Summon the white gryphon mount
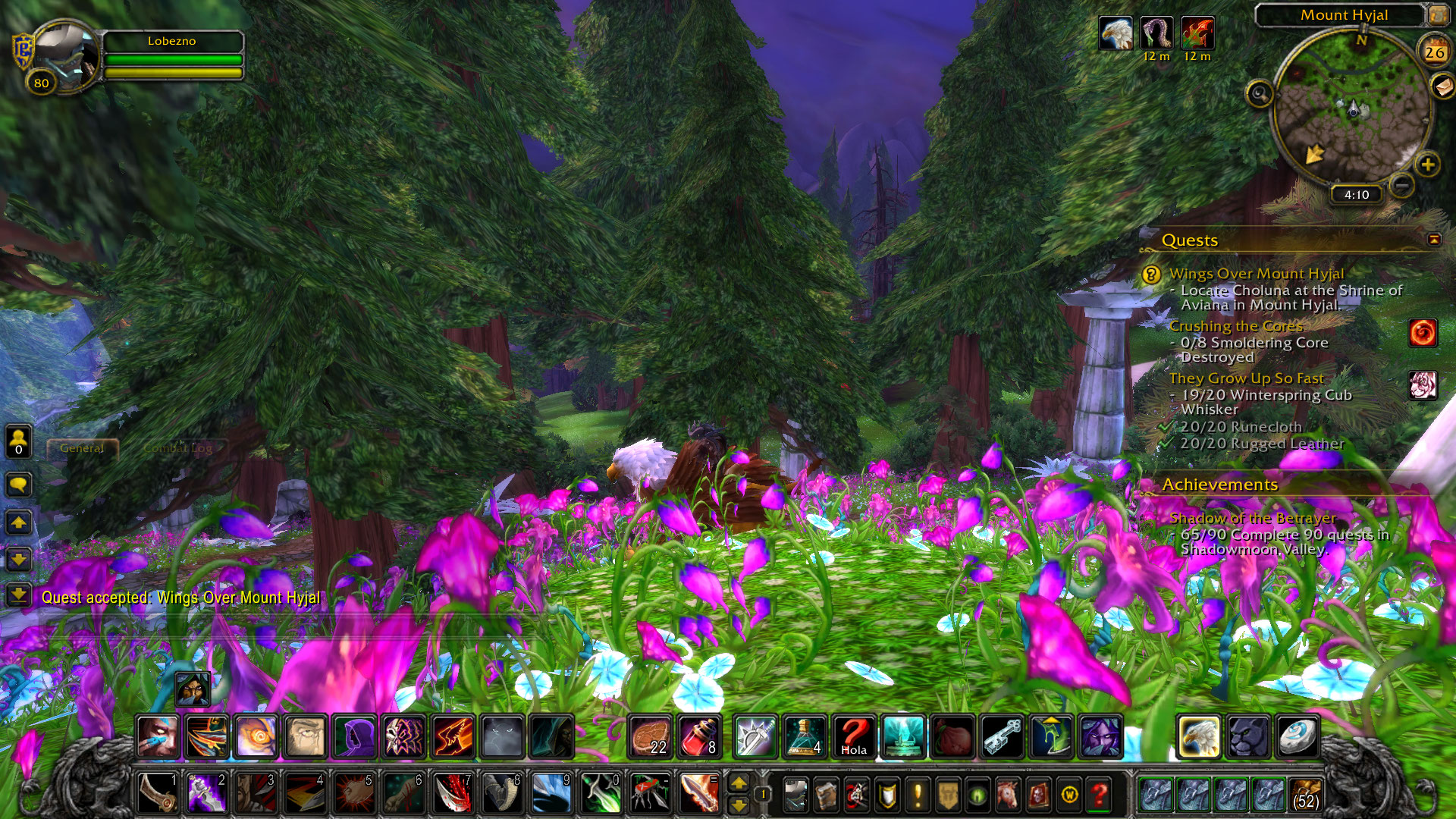 (x=1199, y=737)
